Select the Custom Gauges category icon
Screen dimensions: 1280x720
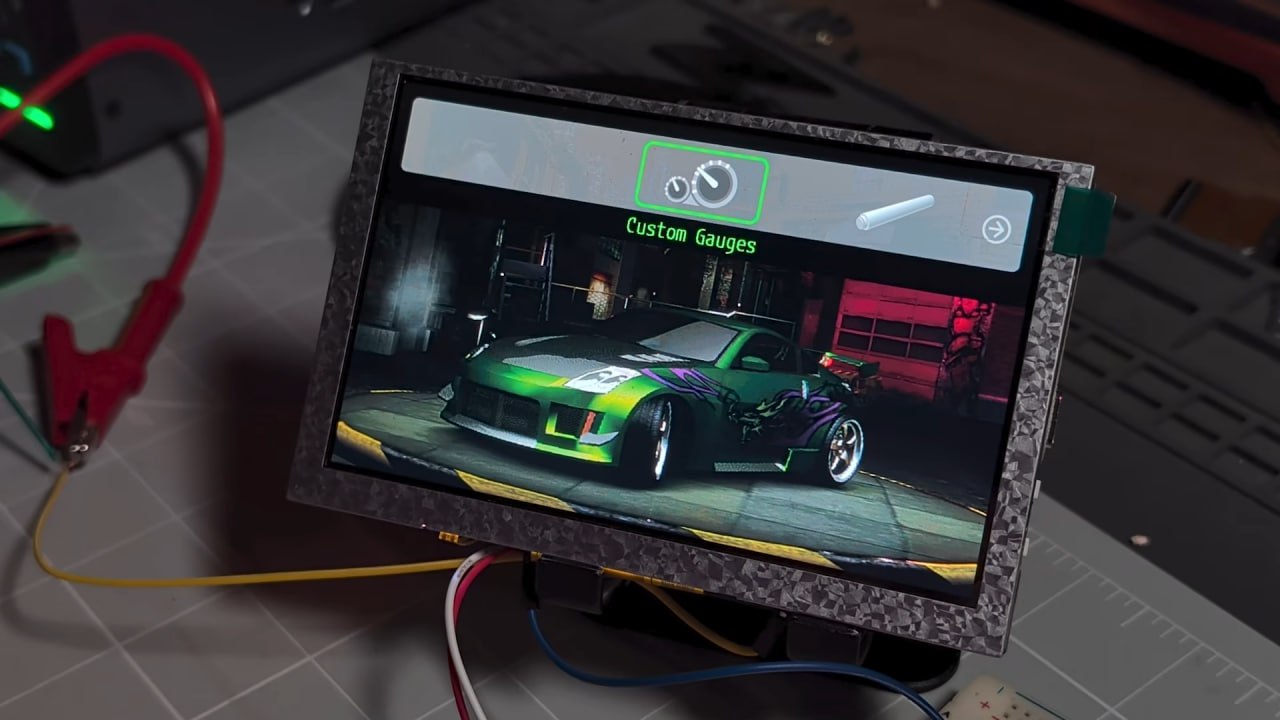coord(704,183)
